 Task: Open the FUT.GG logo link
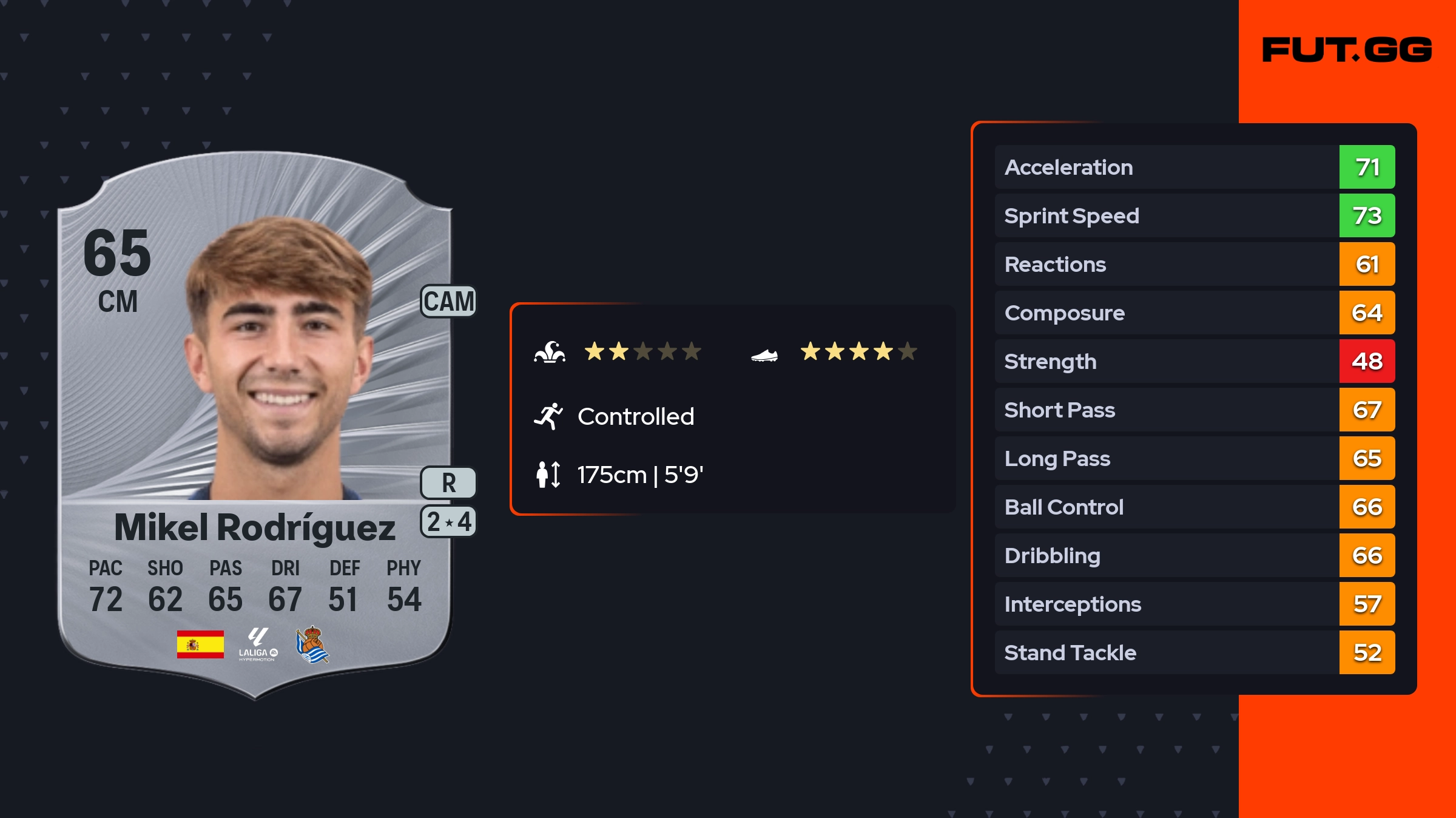point(1347,50)
